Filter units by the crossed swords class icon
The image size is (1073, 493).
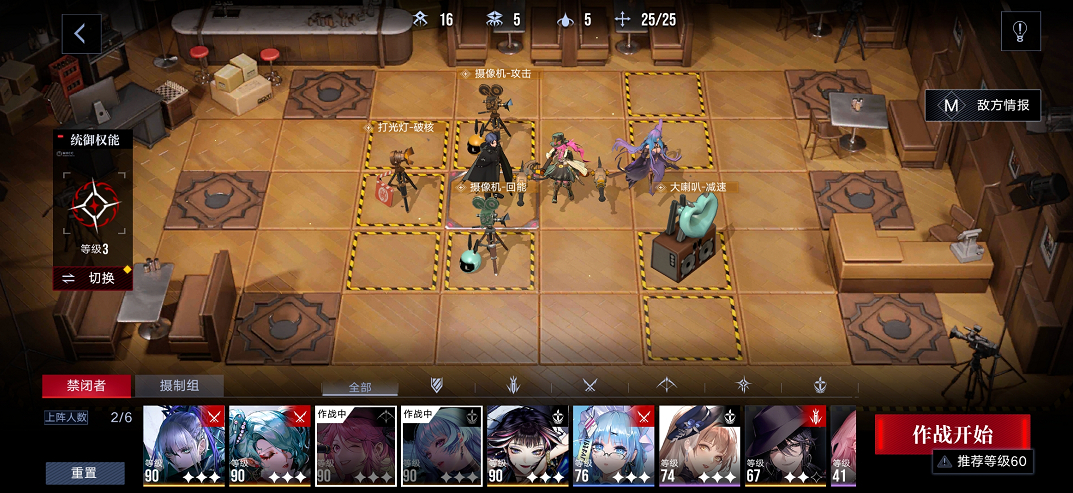click(x=590, y=386)
